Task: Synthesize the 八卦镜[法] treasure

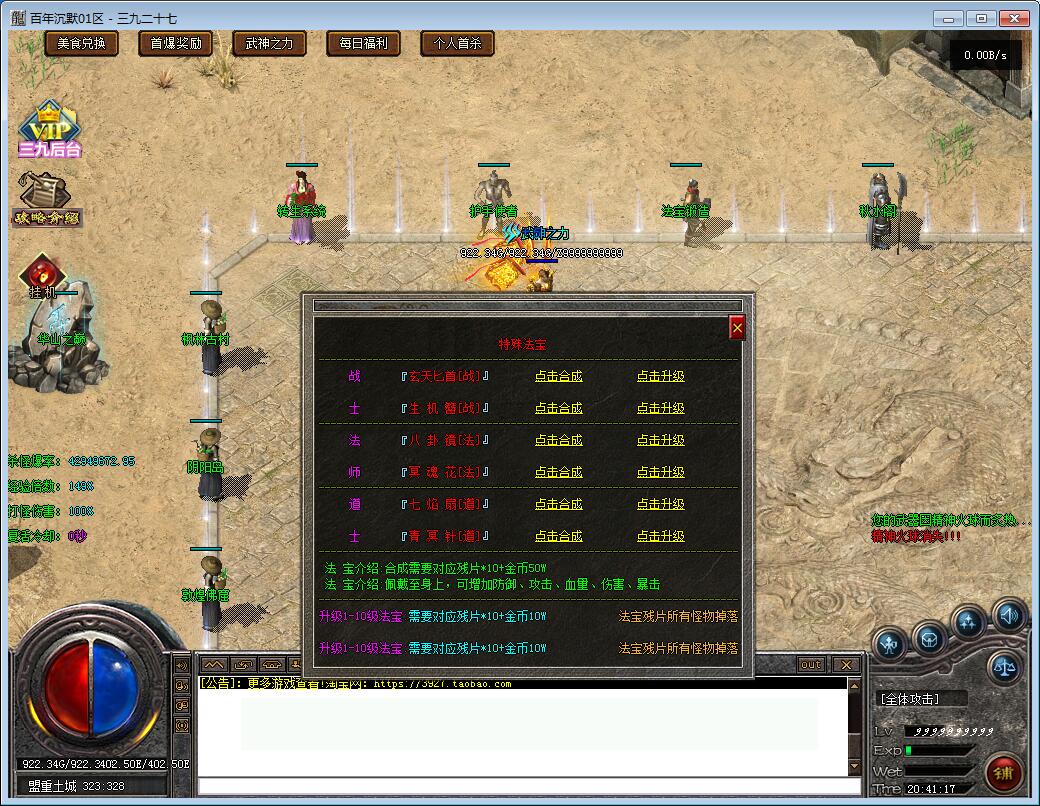Action: click(x=558, y=440)
